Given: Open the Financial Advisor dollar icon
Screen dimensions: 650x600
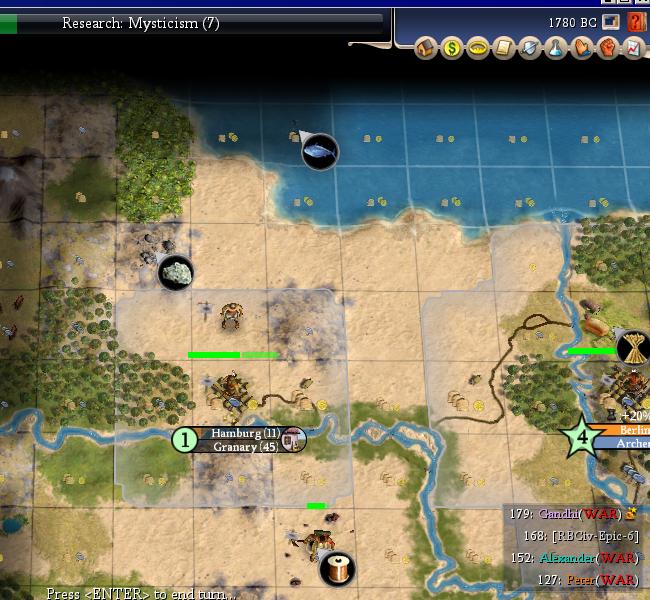Looking at the screenshot, I should [452, 47].
